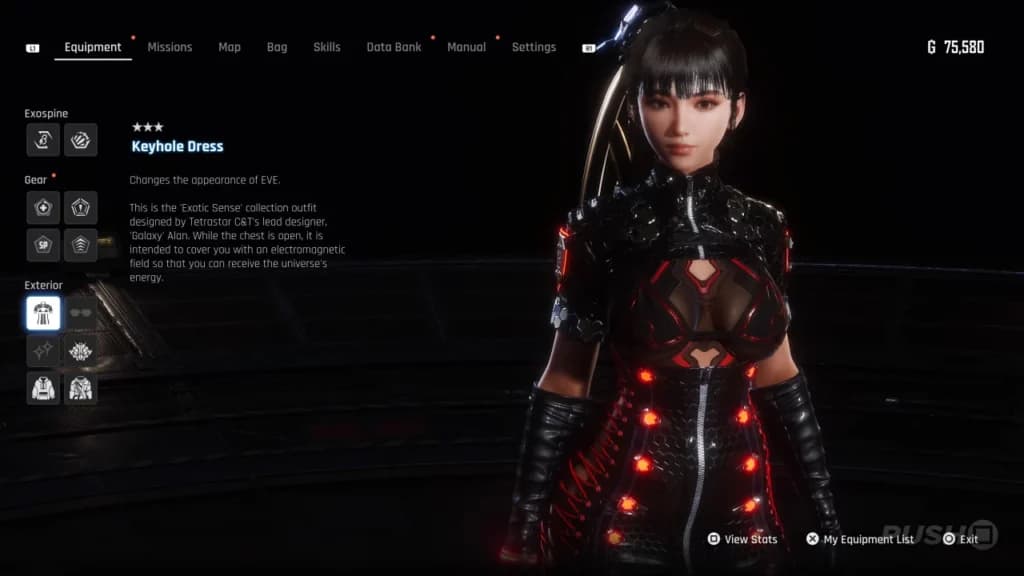Show the Skills tab

tap(326, 47)
